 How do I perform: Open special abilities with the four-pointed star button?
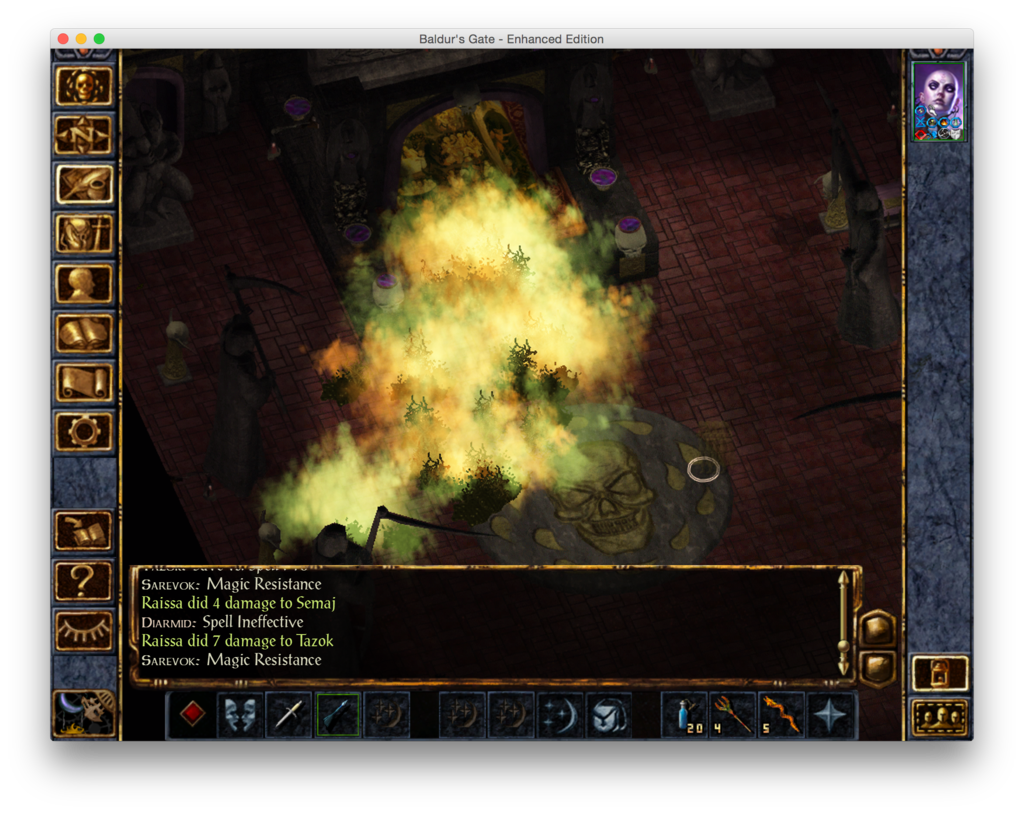click(x=831, y=715)
